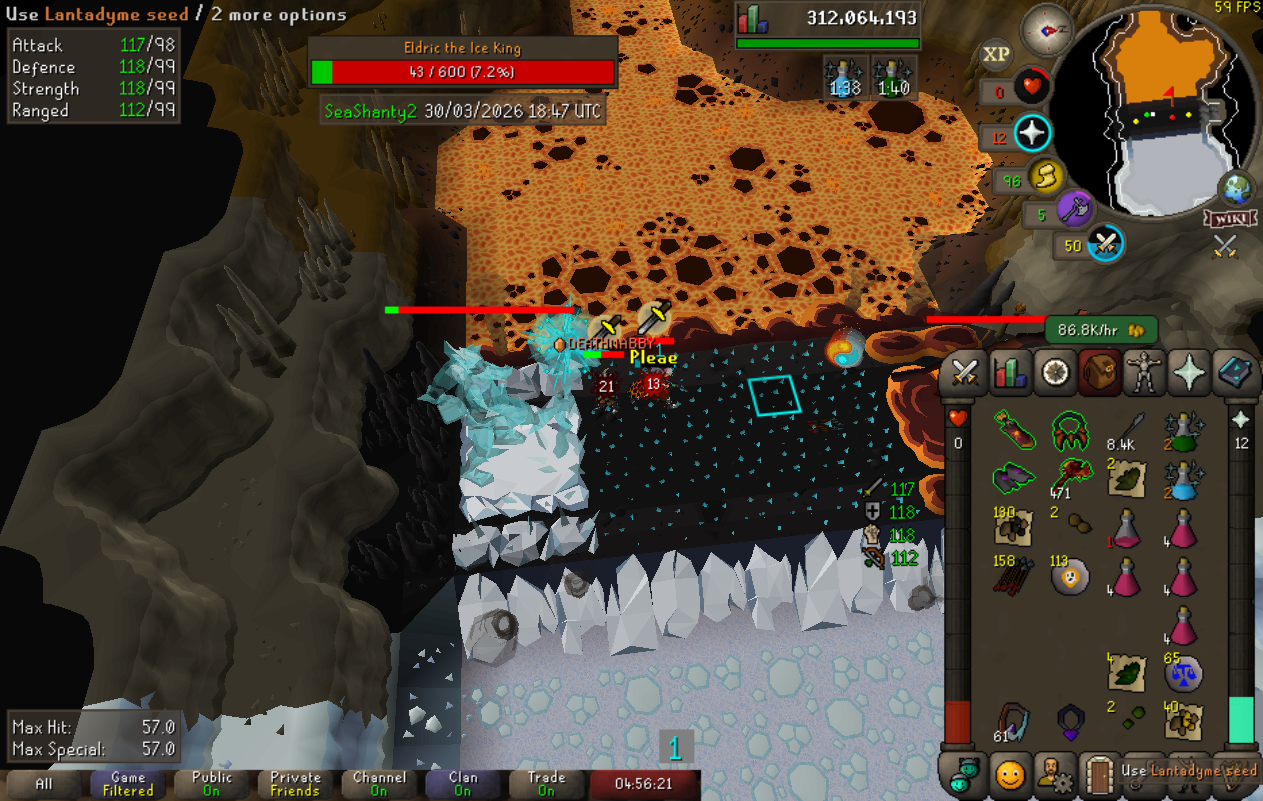Toggle the XP drops button
Viewport: 1263px width, 801px height.
(x=996, y=54)
